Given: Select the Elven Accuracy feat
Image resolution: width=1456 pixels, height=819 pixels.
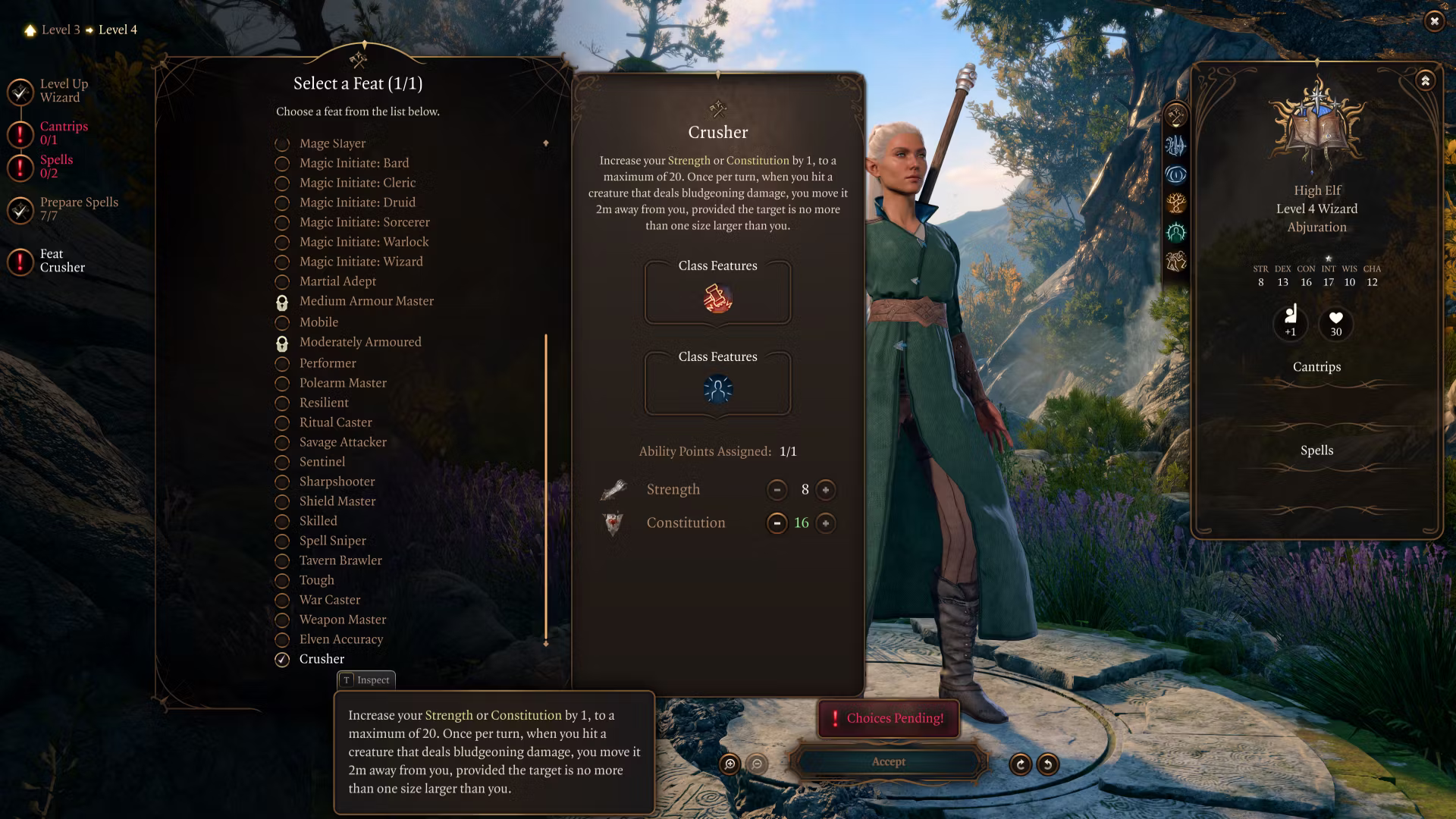Looking at the screenshot, I should point(340,639).
